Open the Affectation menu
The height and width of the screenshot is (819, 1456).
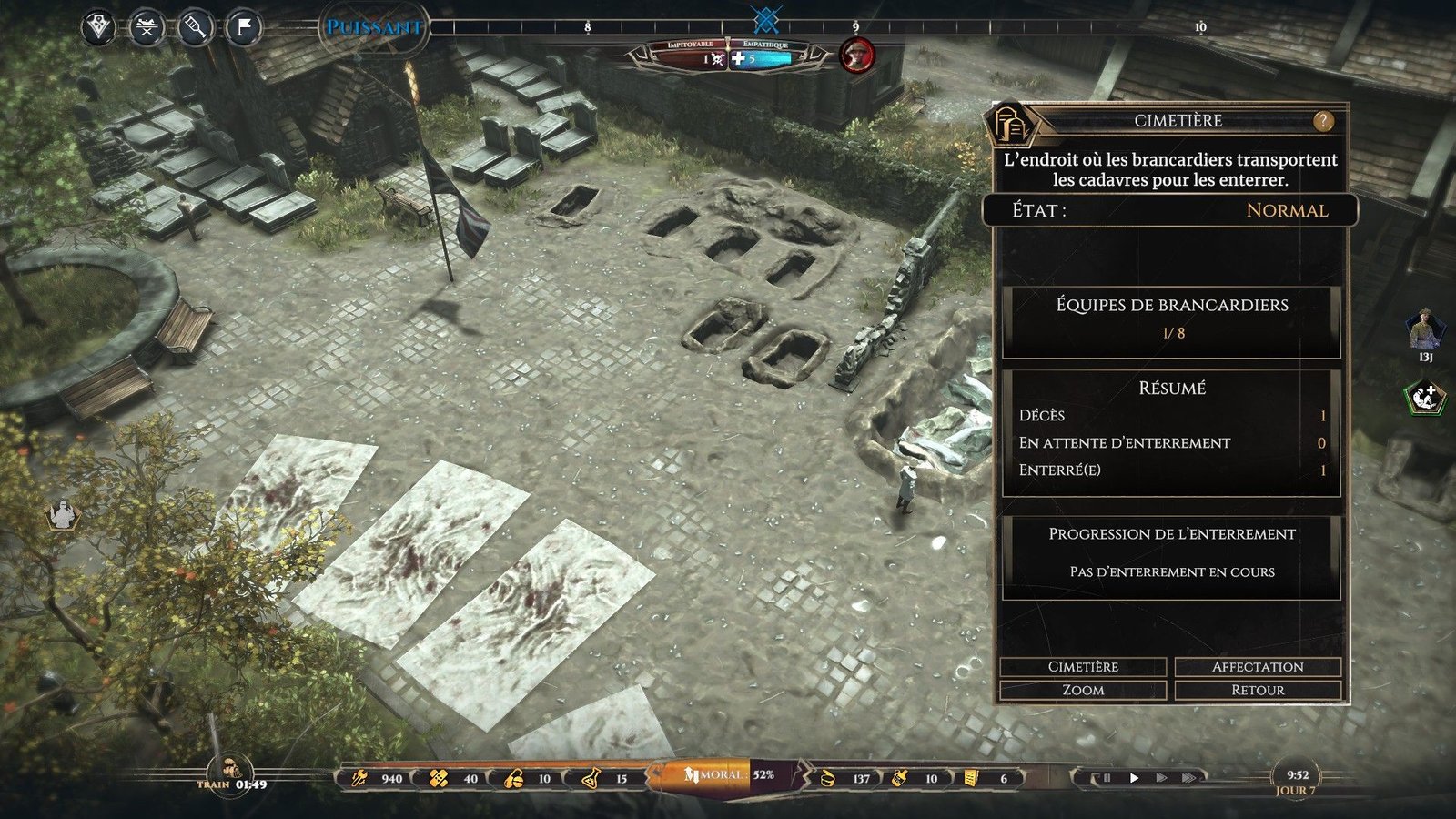click(1258, 667)
